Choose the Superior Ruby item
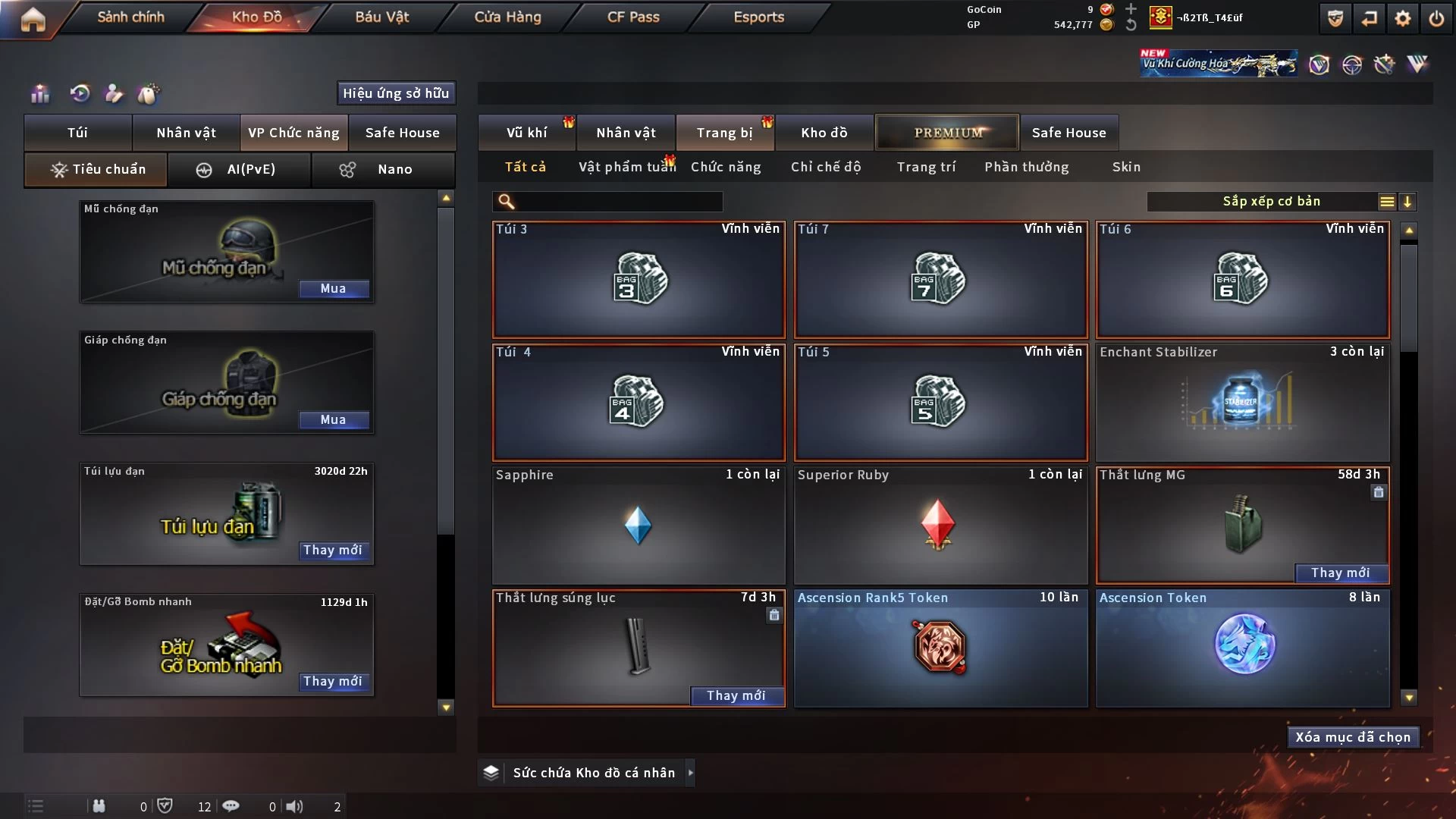 (940, 525)
